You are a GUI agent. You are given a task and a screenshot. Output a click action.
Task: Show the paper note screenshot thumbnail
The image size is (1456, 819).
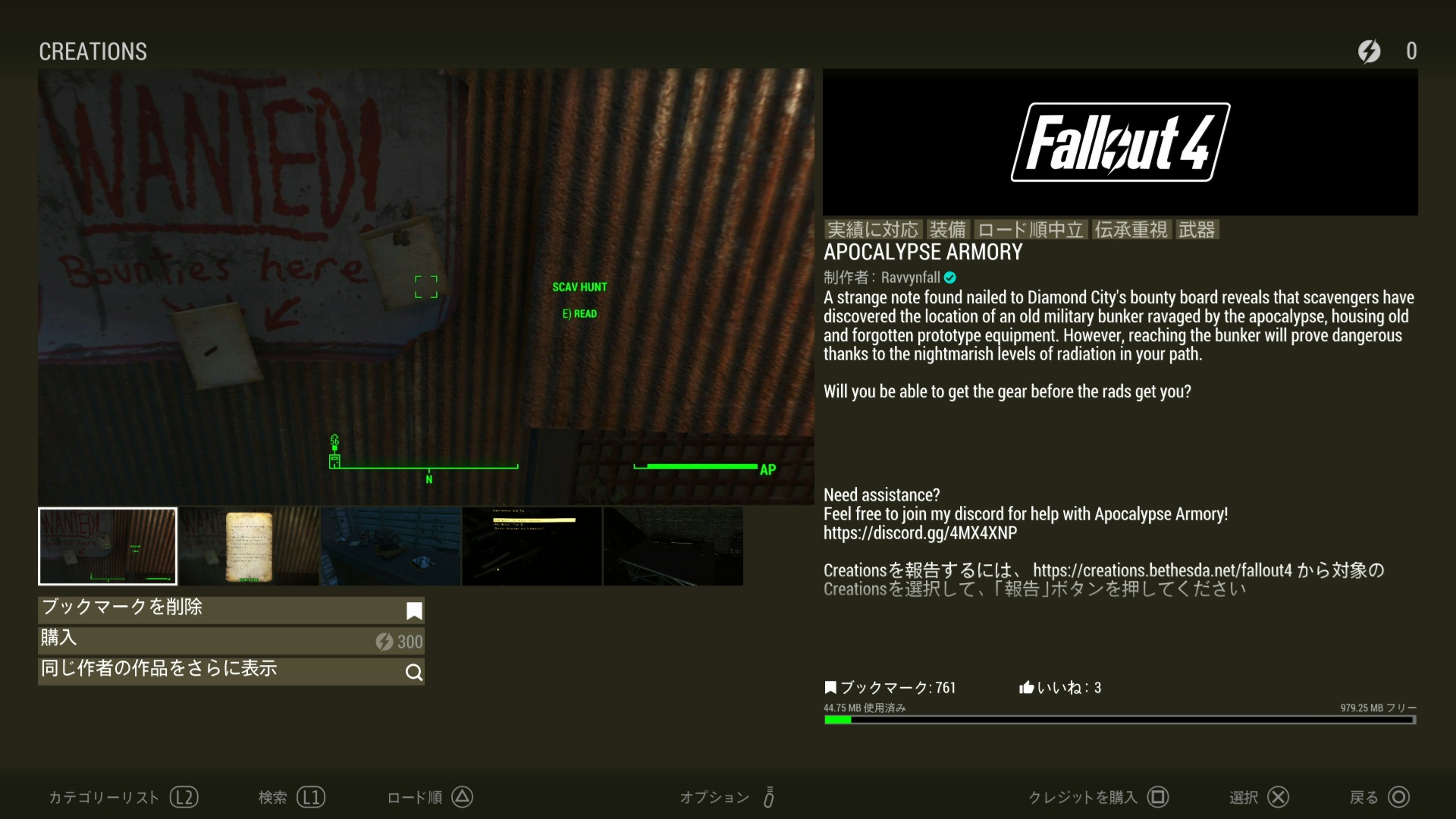[x=249, y=546]
